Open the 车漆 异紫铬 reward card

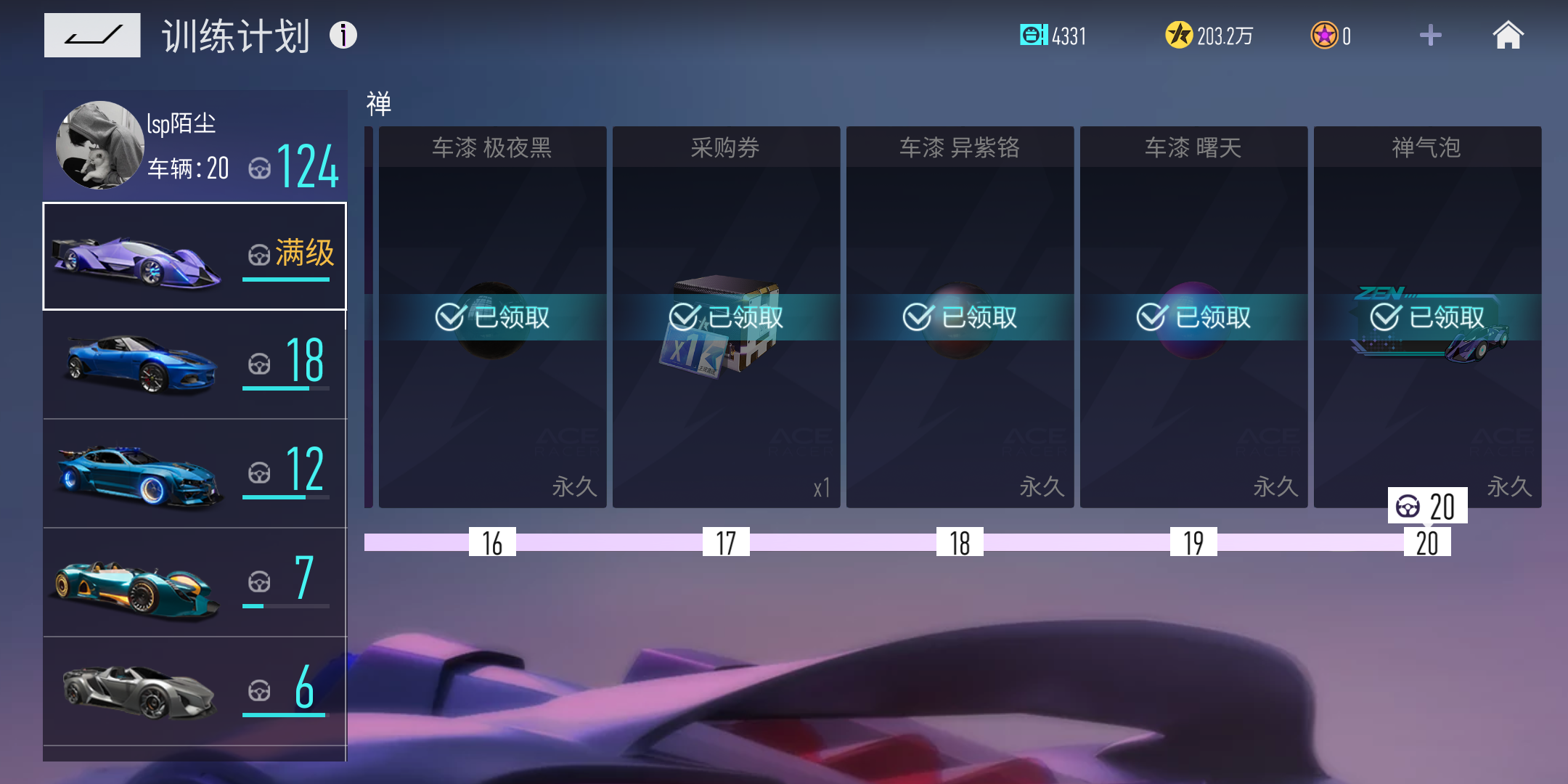click(x=960, y=316)
